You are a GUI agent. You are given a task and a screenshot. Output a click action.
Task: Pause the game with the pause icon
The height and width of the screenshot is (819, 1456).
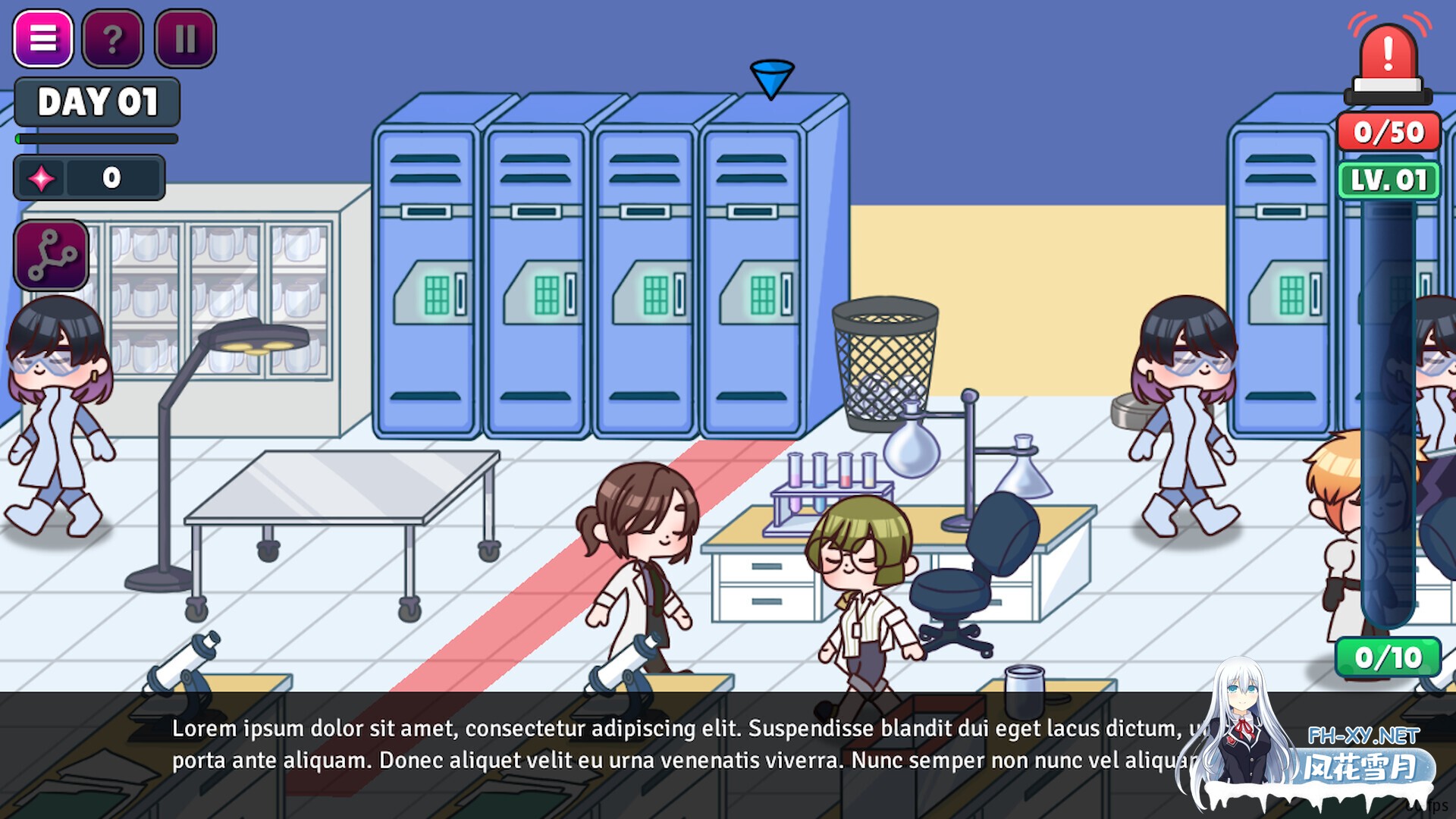click(184, 39)
